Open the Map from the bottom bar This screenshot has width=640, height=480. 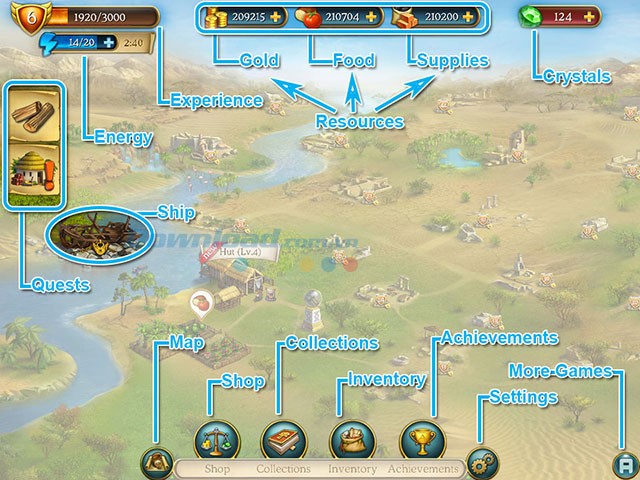(156, 461)
